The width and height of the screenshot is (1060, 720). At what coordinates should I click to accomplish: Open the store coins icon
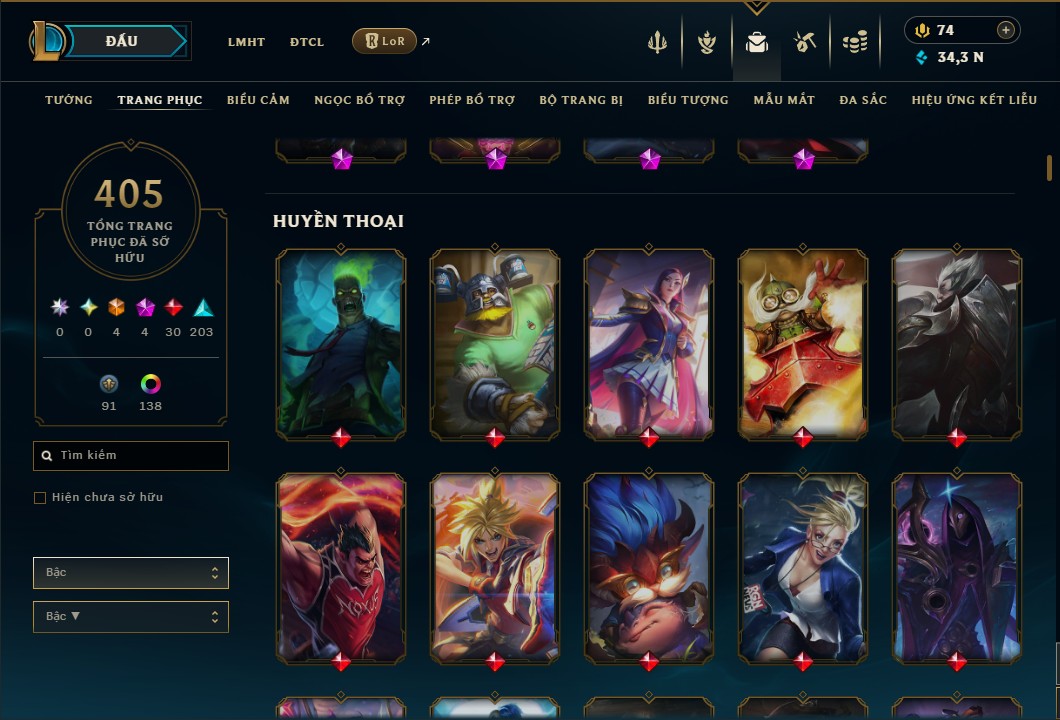pyautogui.click(x=854, y=42)
